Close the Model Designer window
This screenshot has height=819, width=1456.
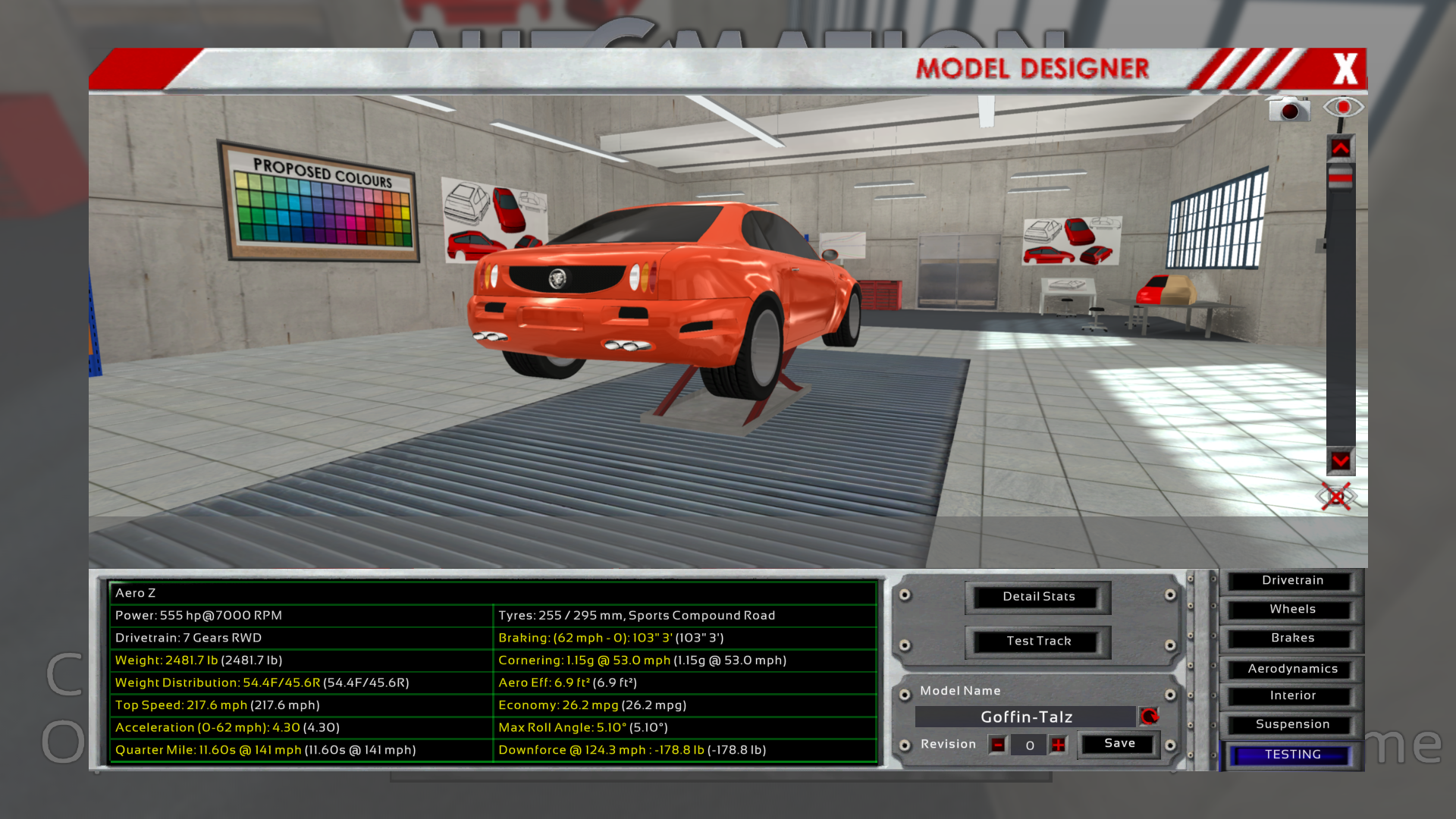tap(1345, 69)
